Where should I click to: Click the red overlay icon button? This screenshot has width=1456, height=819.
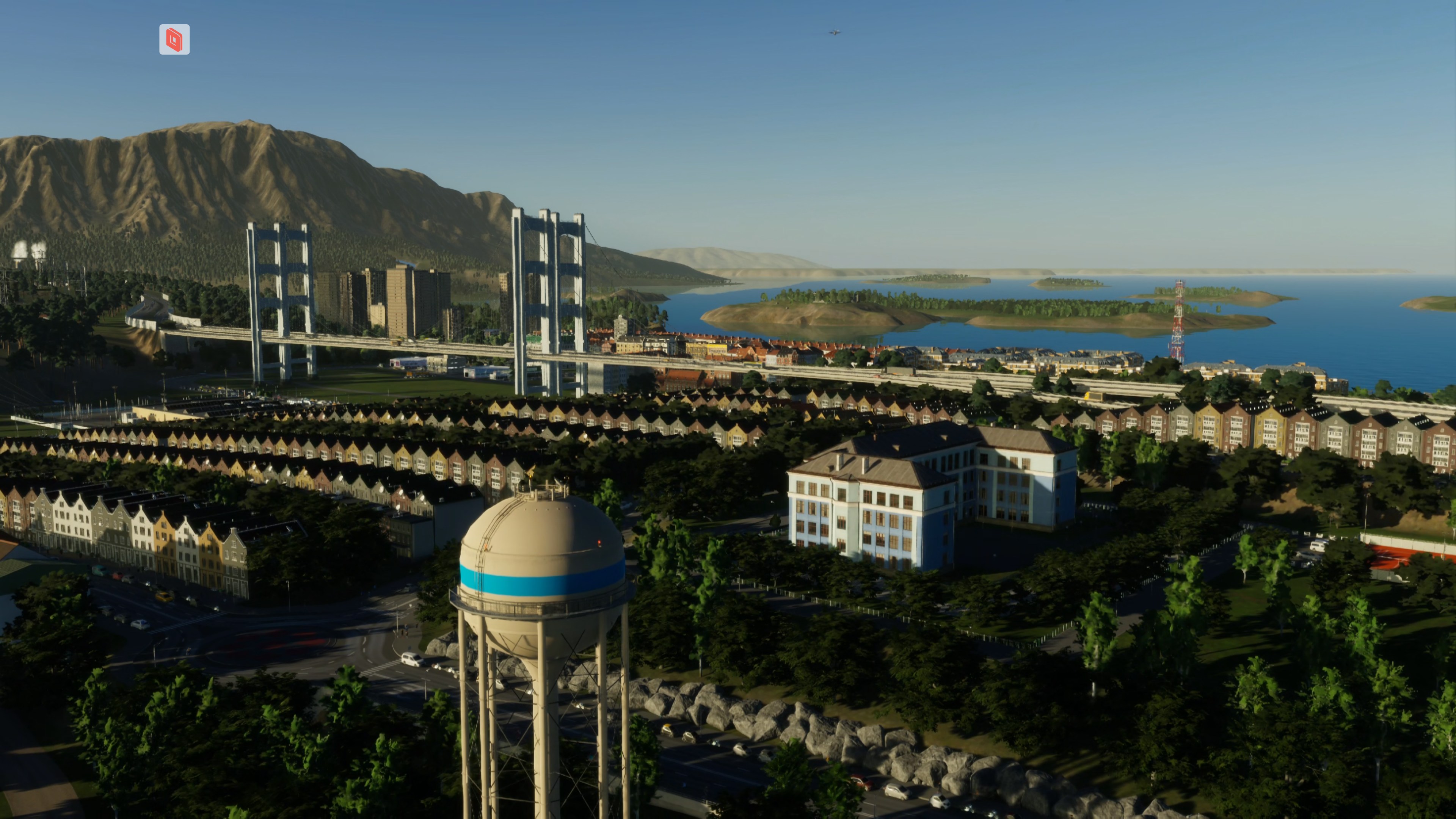(x=174, y=39)
